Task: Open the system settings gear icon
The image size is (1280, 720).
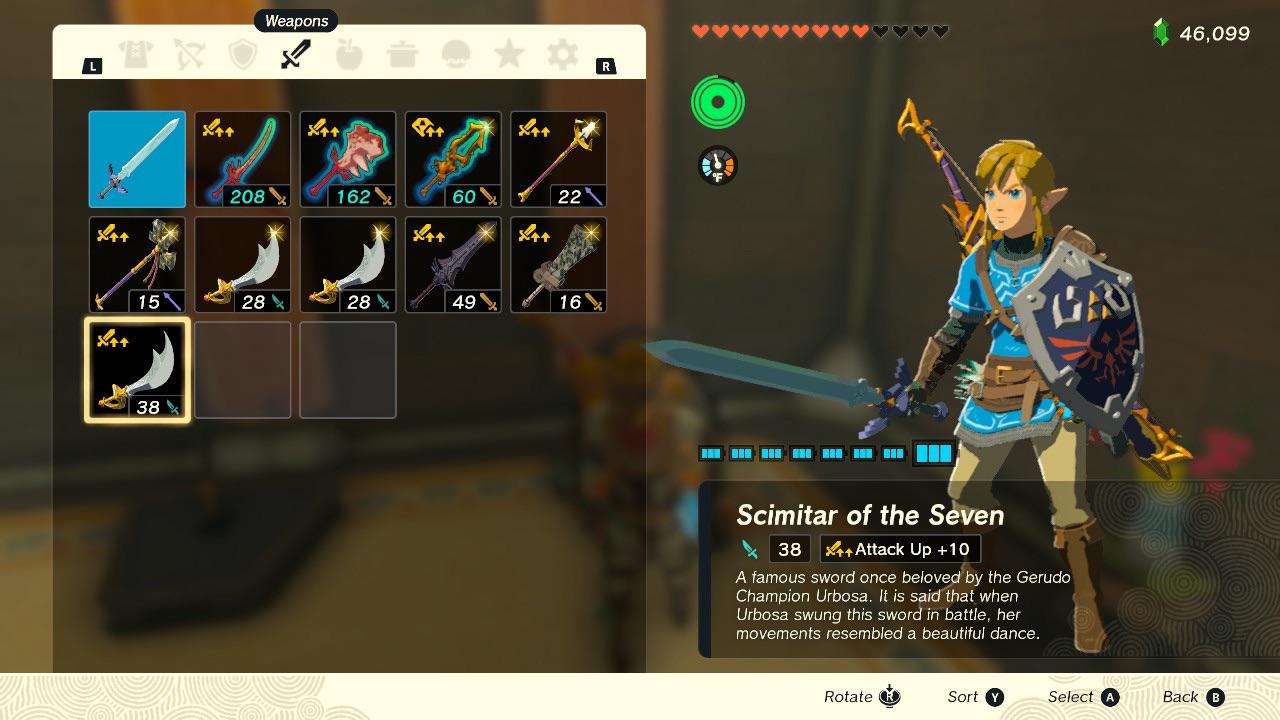Action: (562, 55)
